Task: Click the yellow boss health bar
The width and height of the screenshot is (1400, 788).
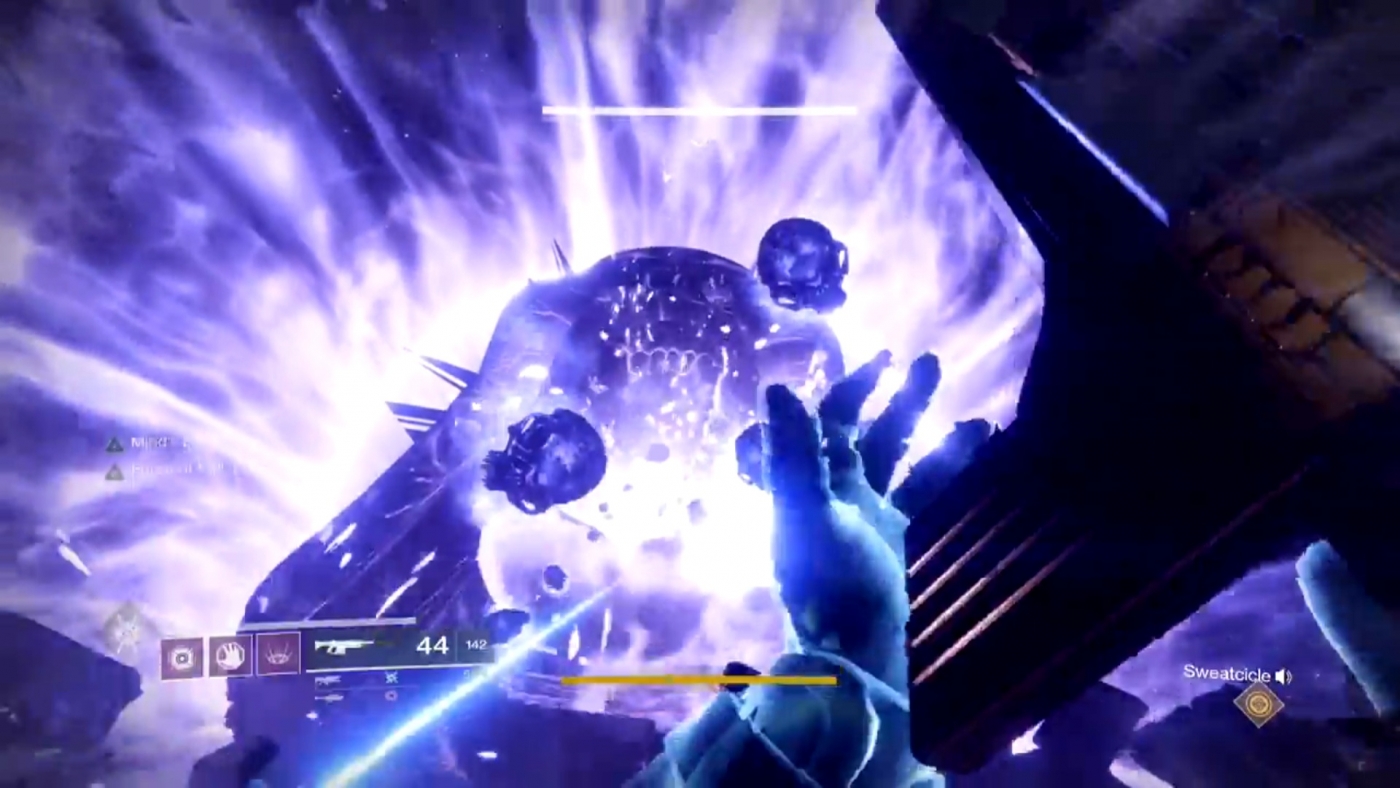Action: [x=700, y=681]
